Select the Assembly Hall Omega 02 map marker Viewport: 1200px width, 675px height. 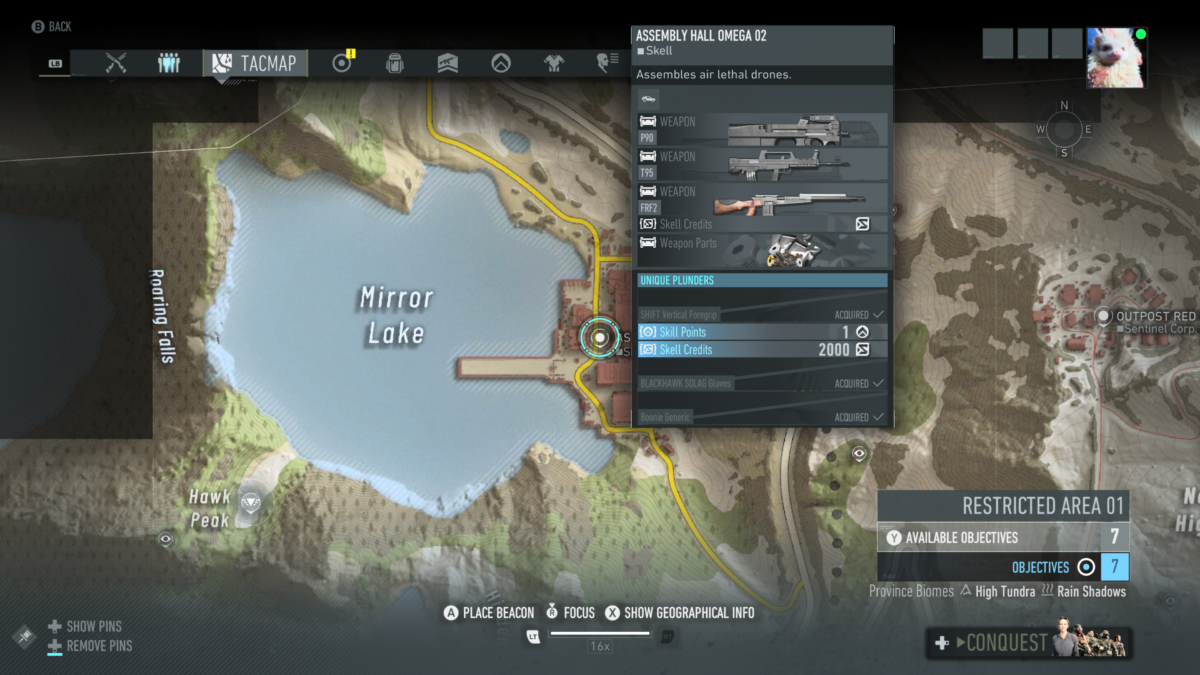coord(600,338)
